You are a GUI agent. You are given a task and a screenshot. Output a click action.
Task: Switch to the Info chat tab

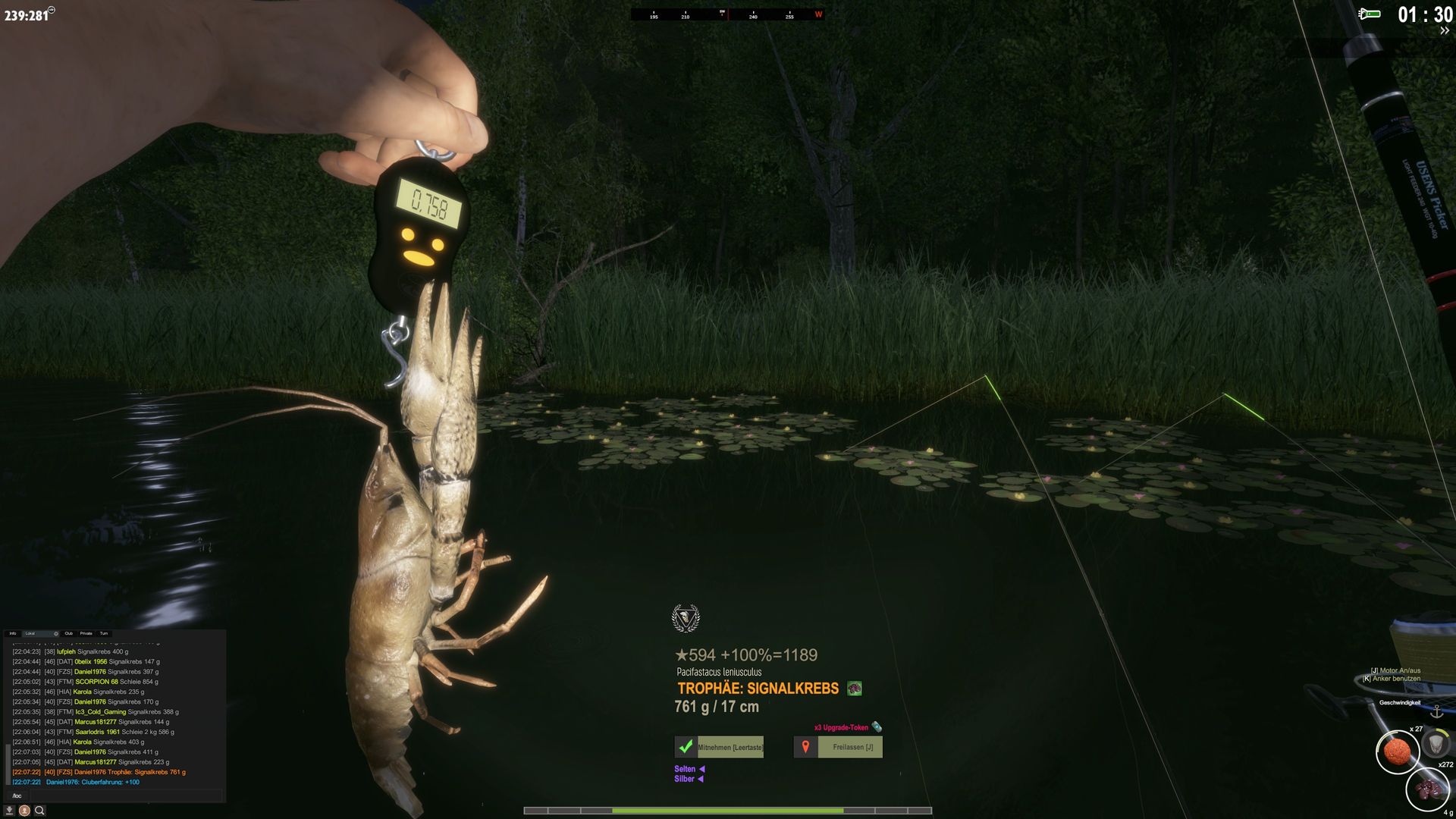[13, 633]
